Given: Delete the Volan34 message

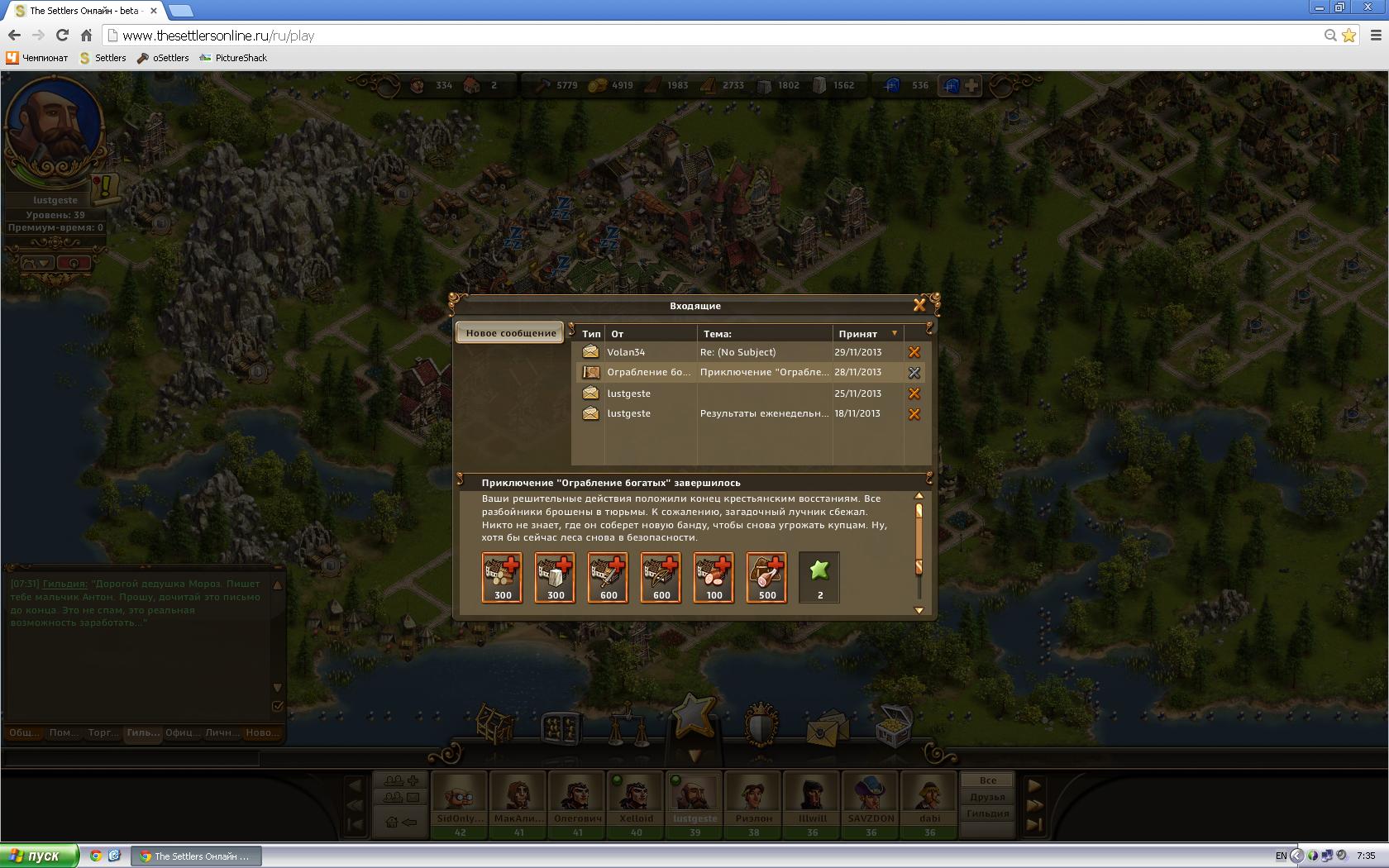Looking at the screenshot, I should [x=914, y=352].
